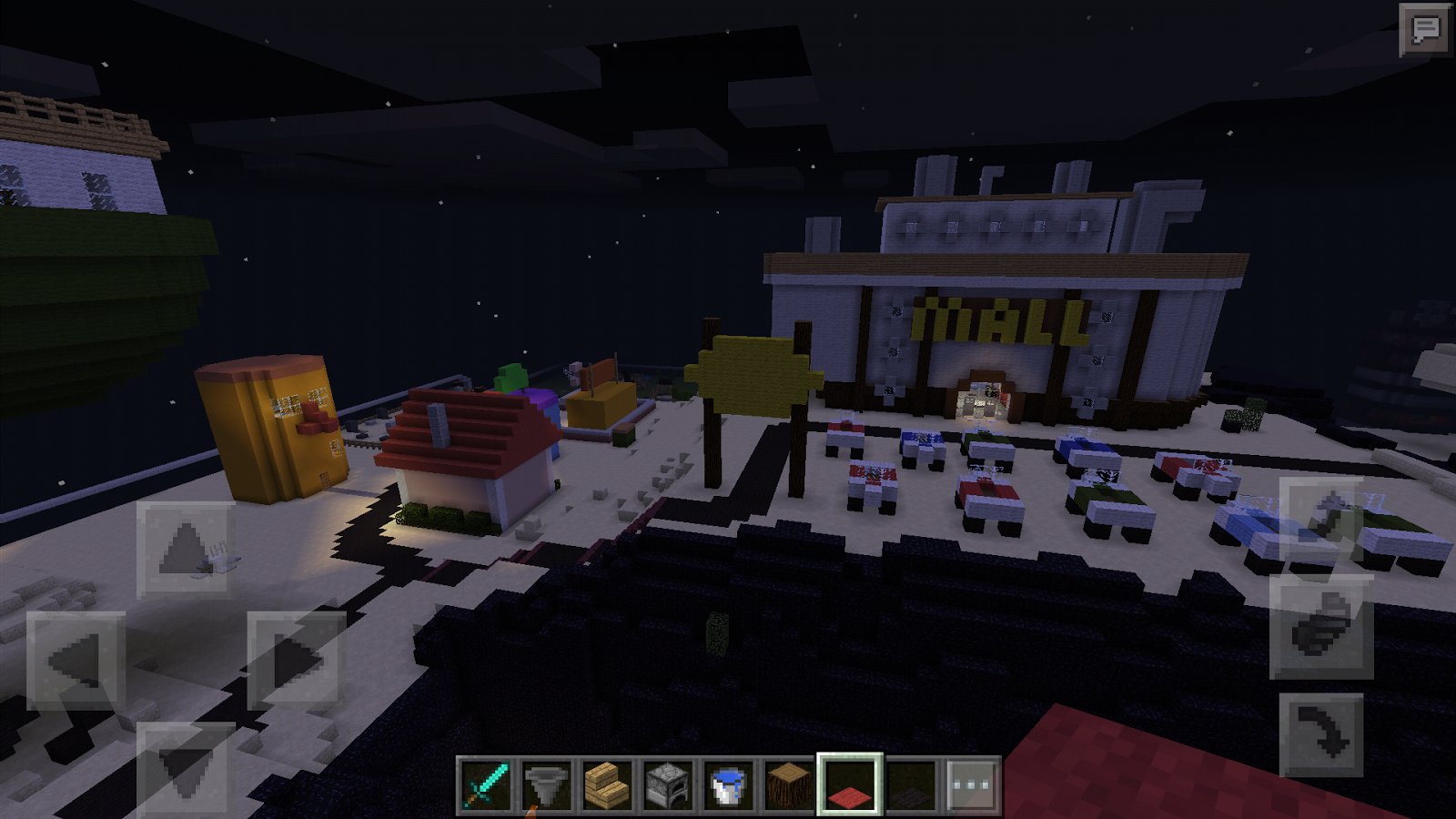Tap the backward arrow on the D-pad

pyautogui.click(x=186, y=769)
